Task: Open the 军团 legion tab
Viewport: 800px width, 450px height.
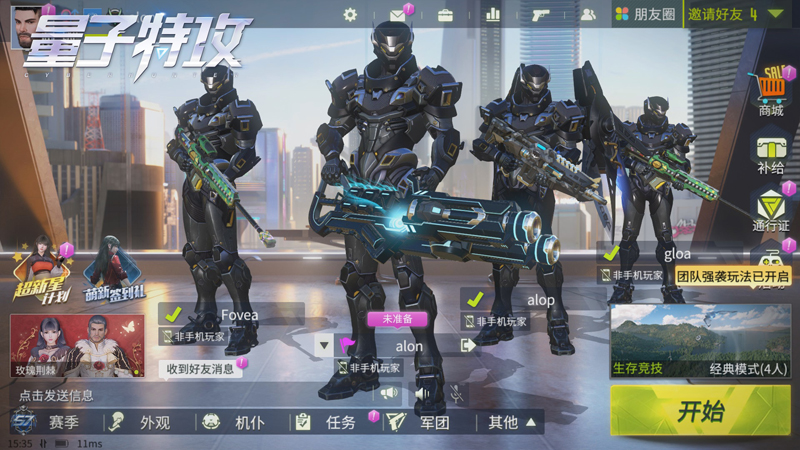Action: [422, 422]
